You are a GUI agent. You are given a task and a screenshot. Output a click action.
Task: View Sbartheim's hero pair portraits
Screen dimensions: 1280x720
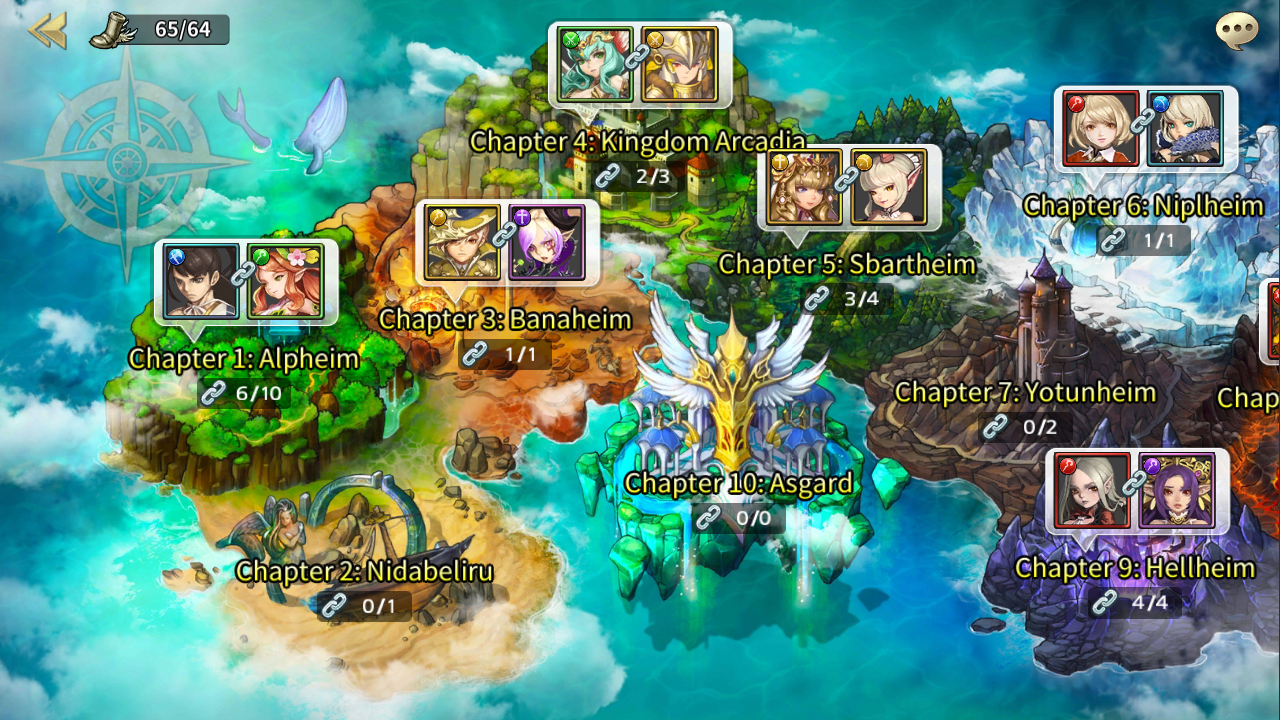(x=848, y=188)
